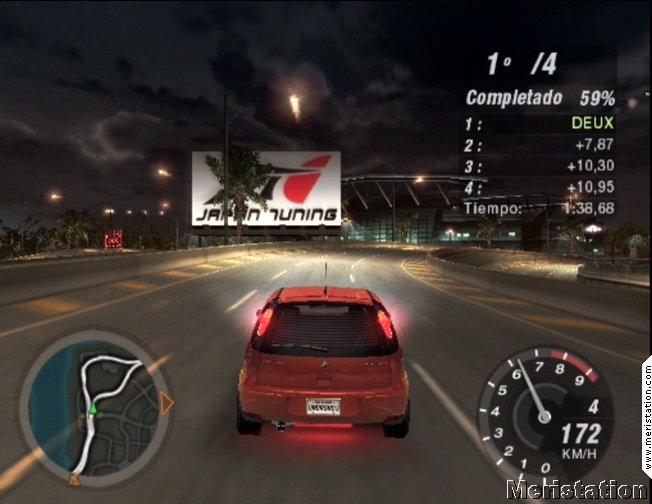Screen dimensions: 652x504
Task: Select the DEUX first-place leaderboard row
Action: 540,123
